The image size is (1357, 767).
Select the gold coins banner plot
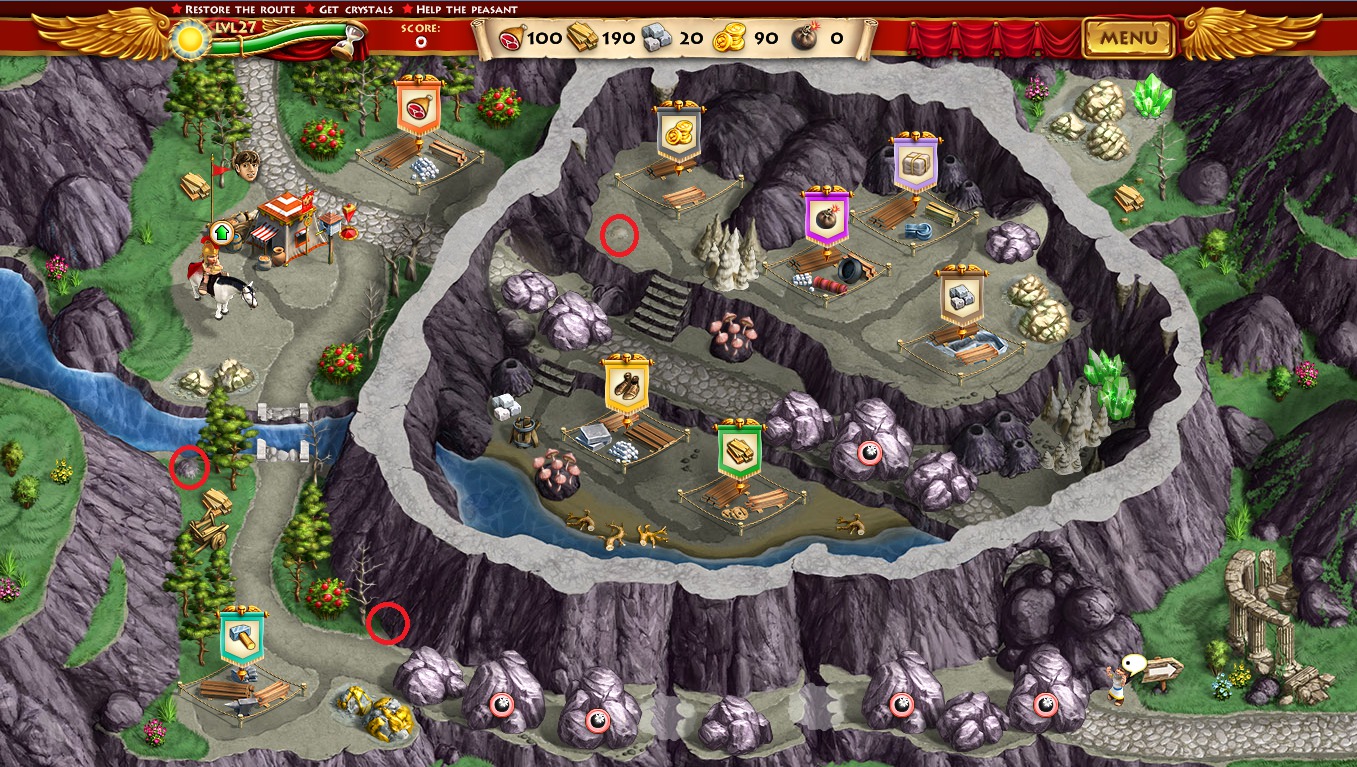point(677,133)
